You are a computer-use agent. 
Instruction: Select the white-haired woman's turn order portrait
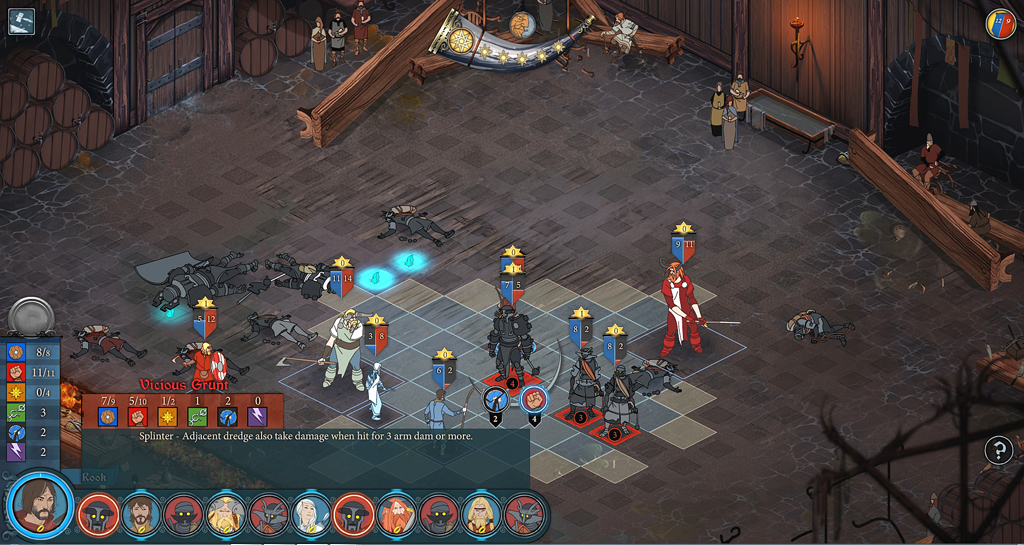tap(311, 514)
